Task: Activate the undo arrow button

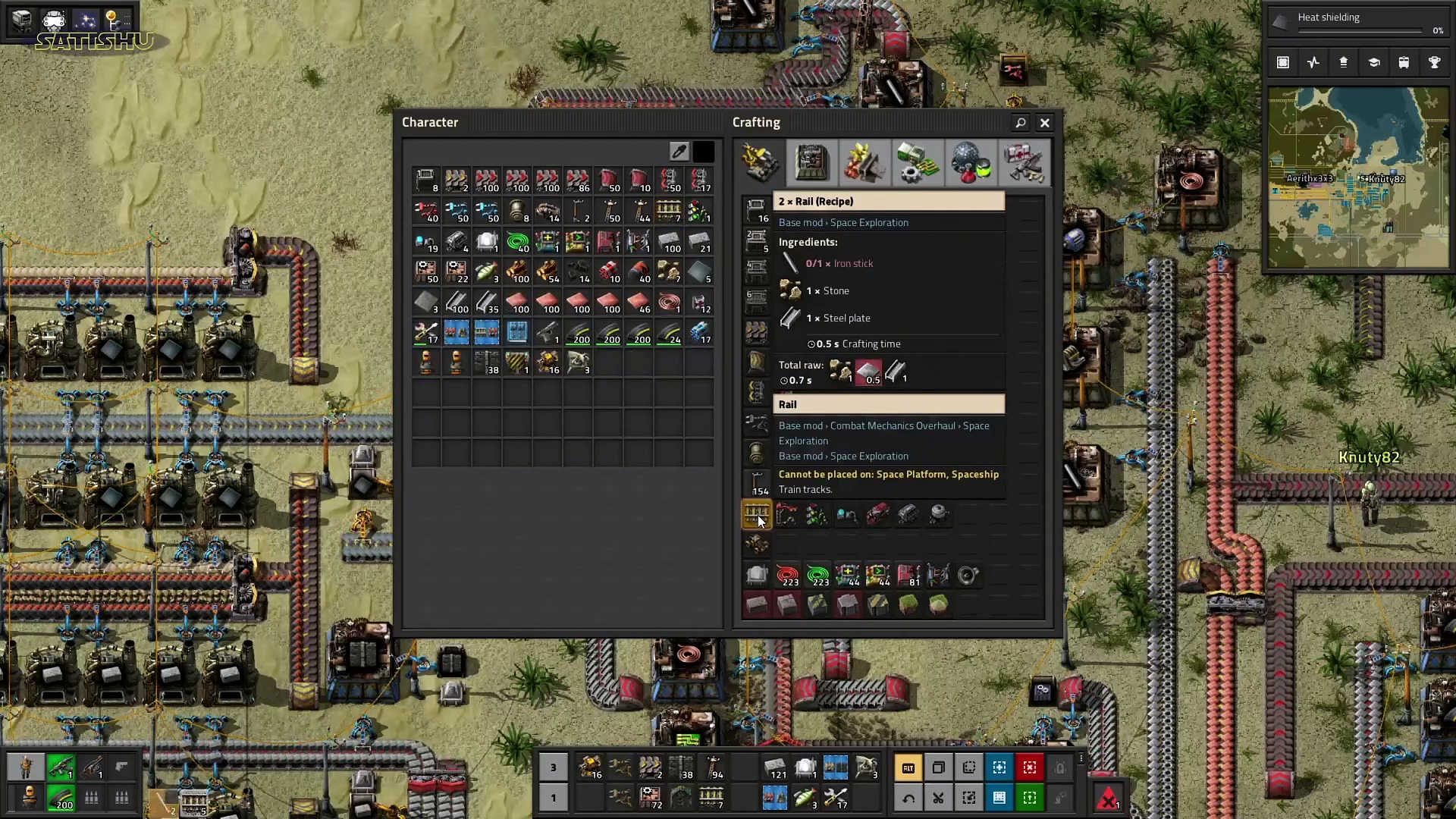Action: (908, 798)
